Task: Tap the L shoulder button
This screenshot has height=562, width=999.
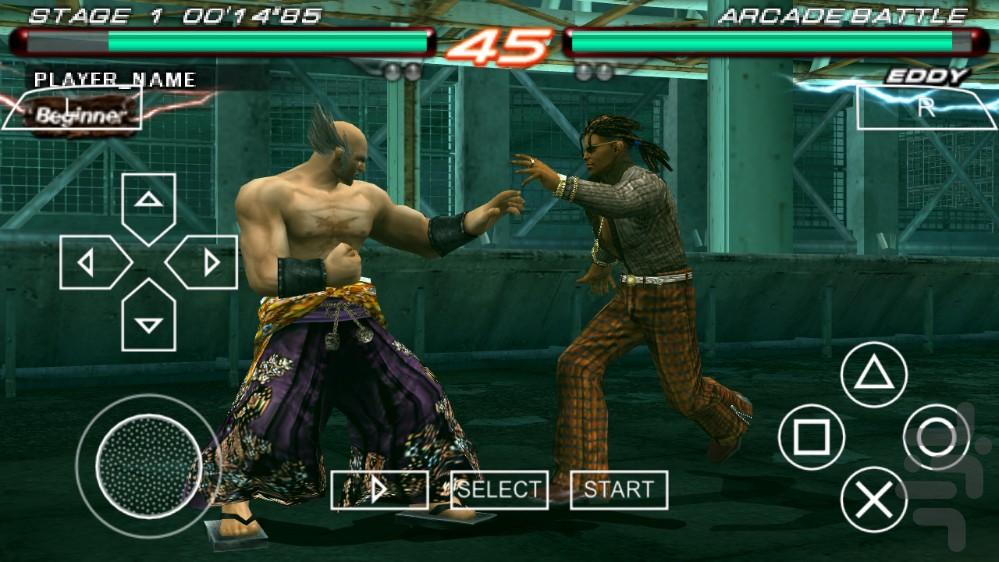Action: 72,108
